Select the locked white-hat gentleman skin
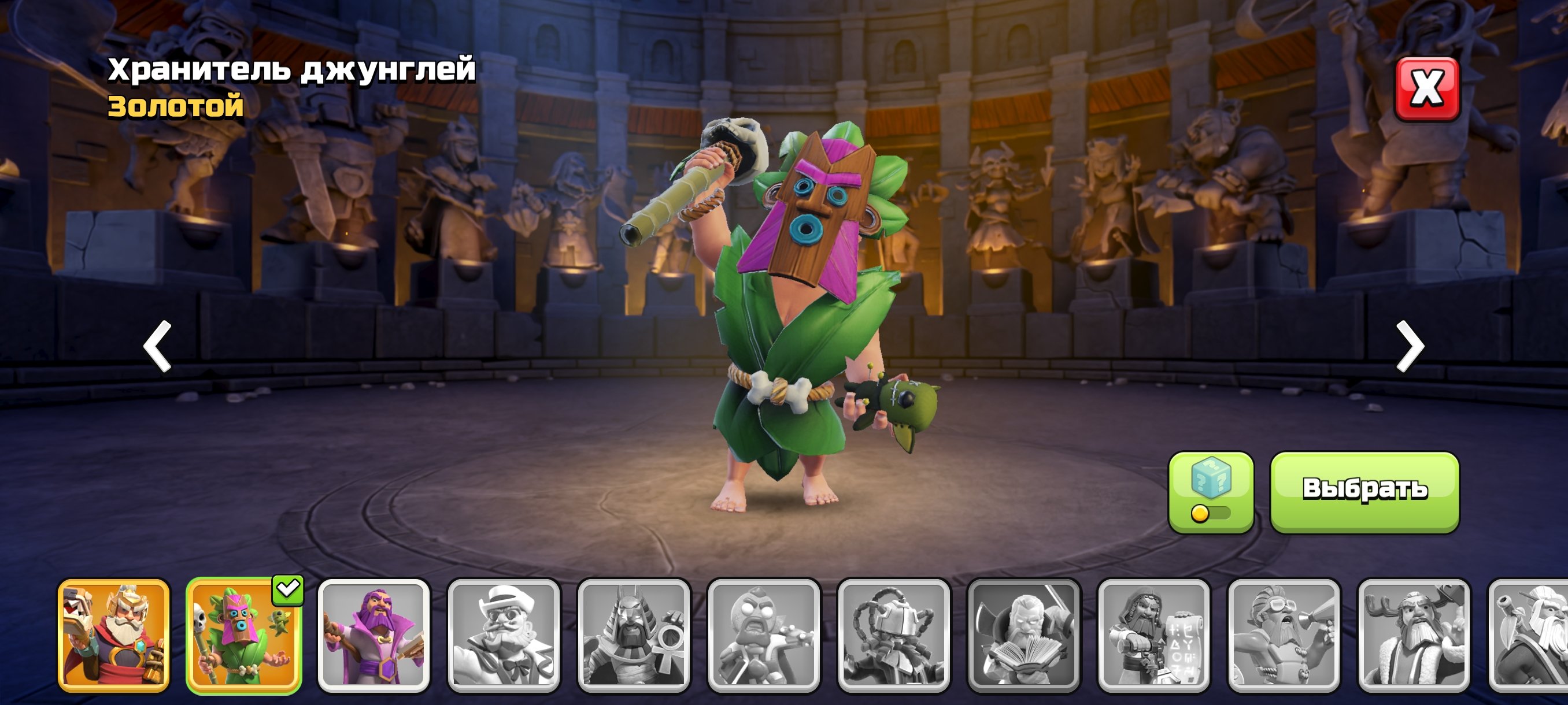The image size is (1568, 705). point(504,636)
